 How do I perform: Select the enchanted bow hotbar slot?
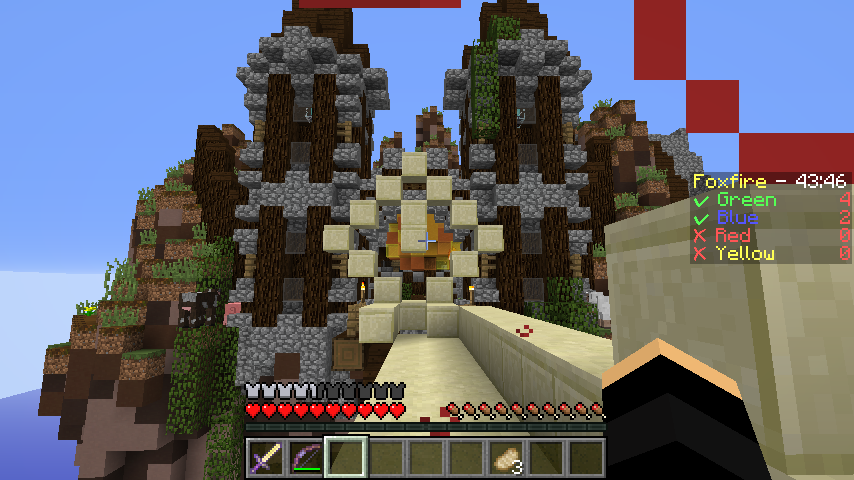[307, 457]
